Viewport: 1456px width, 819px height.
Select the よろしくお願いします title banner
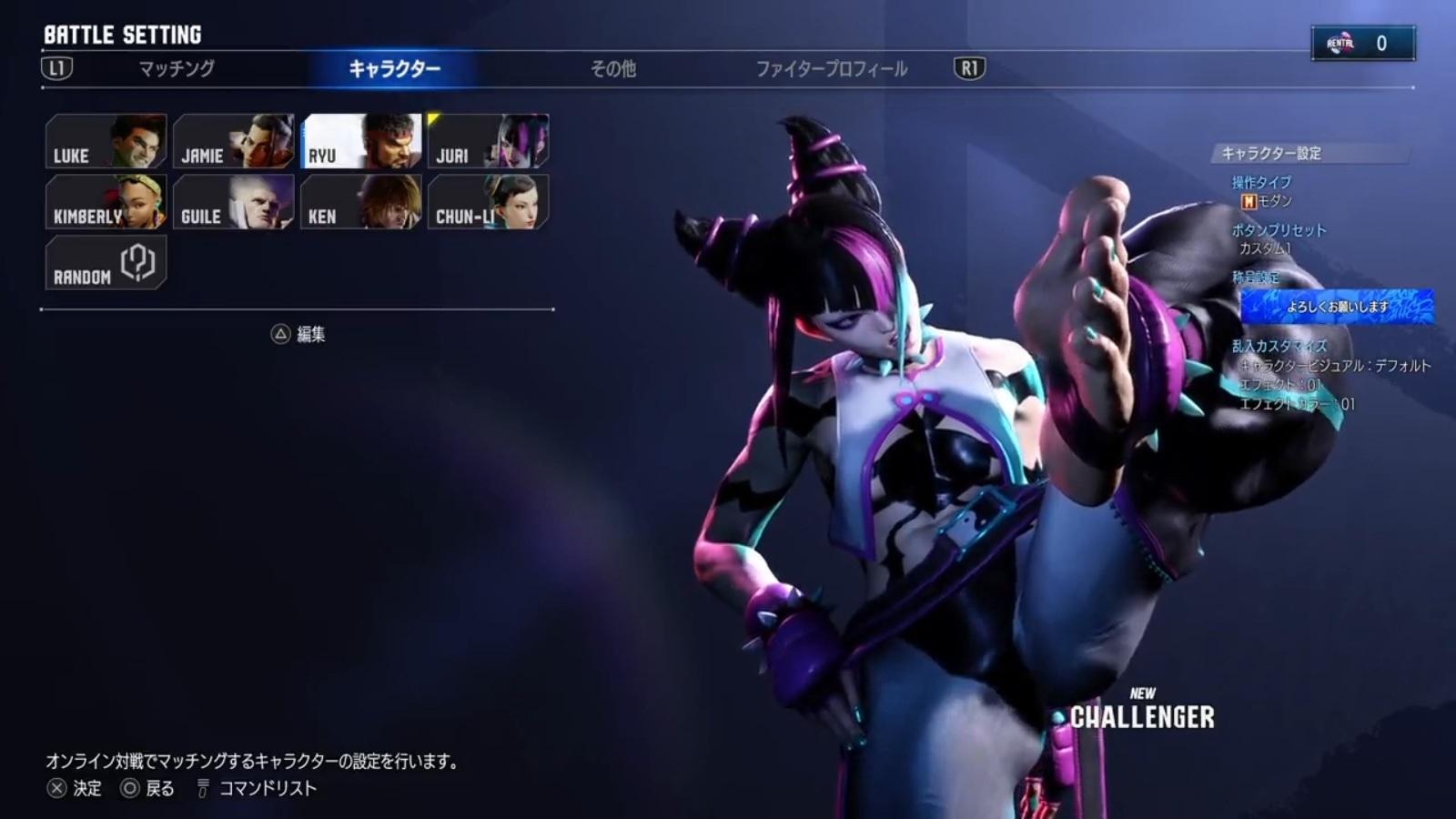(1337, 307)
